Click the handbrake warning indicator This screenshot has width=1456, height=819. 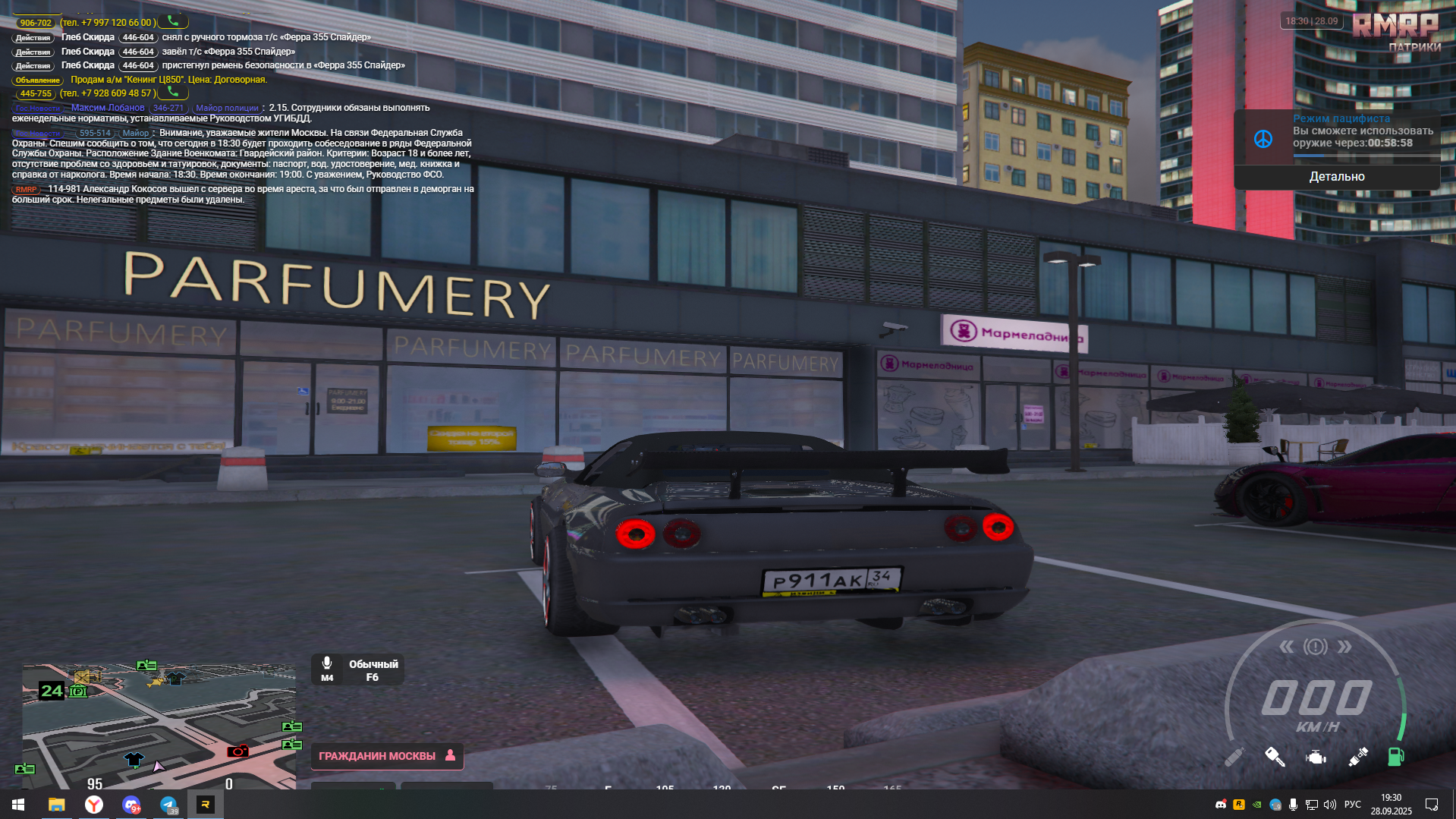1316,647
